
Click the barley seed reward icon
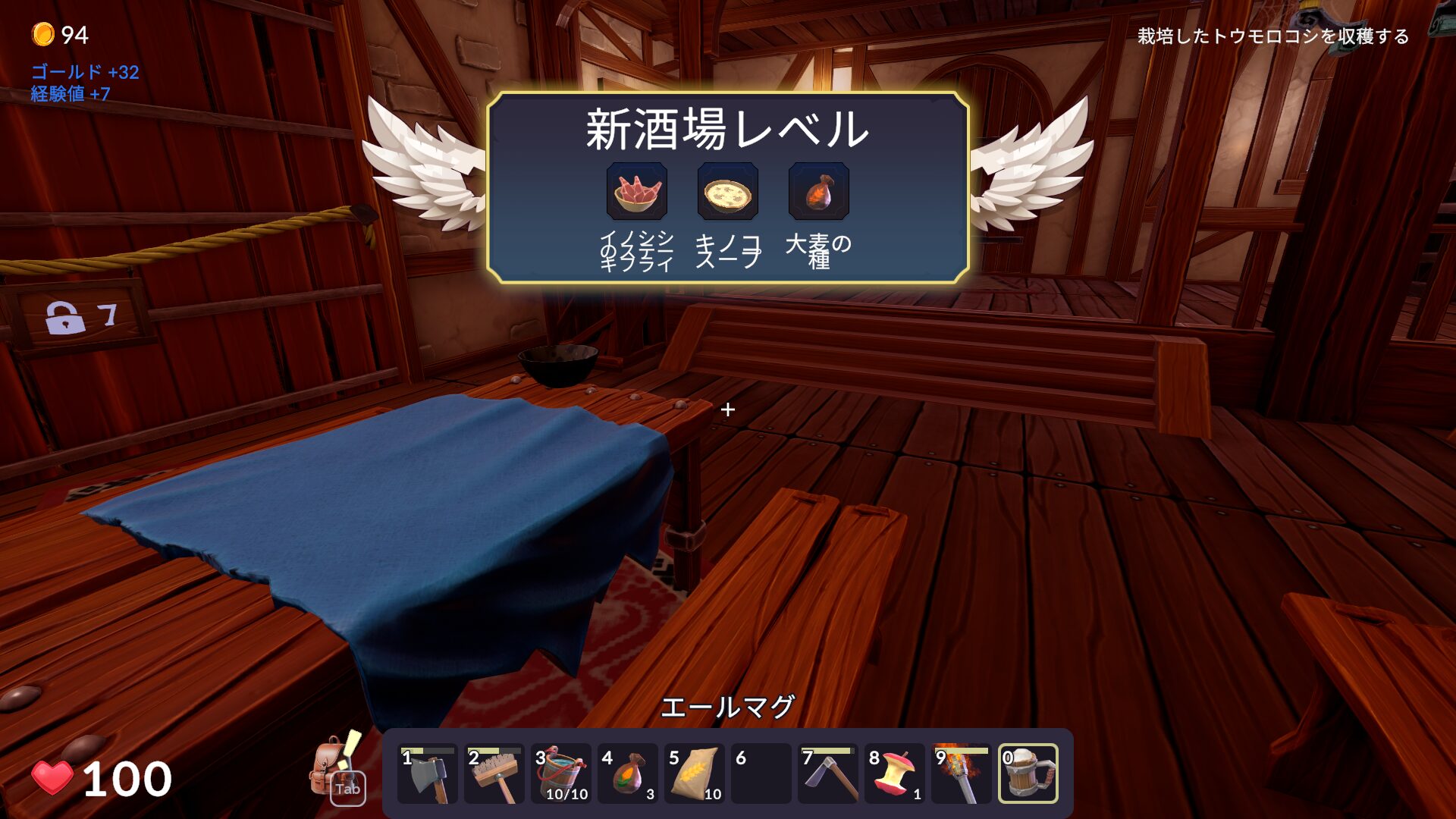pos(819,192)
